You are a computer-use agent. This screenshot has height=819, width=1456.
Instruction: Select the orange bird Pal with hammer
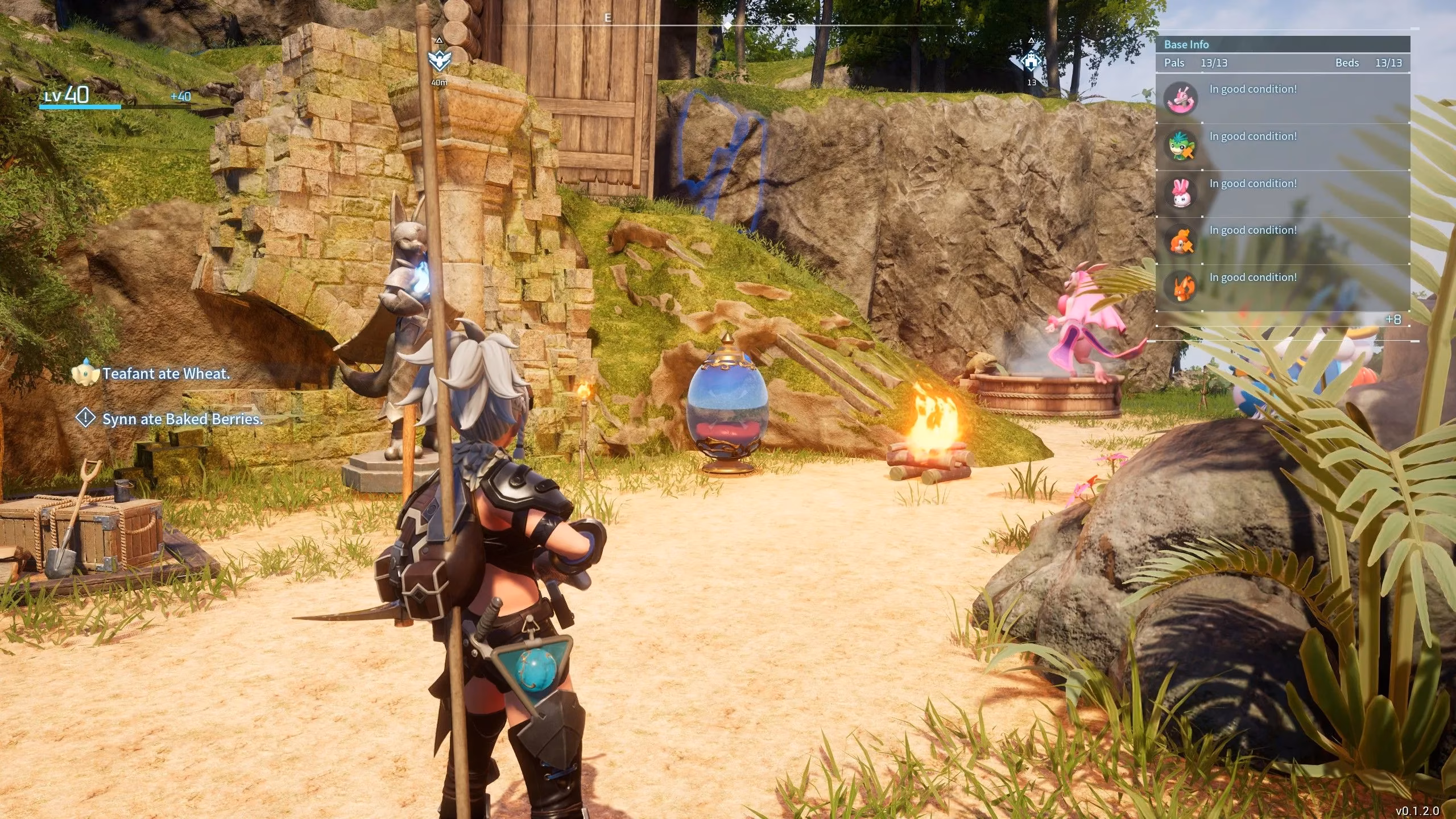[x=1181, y=241]
